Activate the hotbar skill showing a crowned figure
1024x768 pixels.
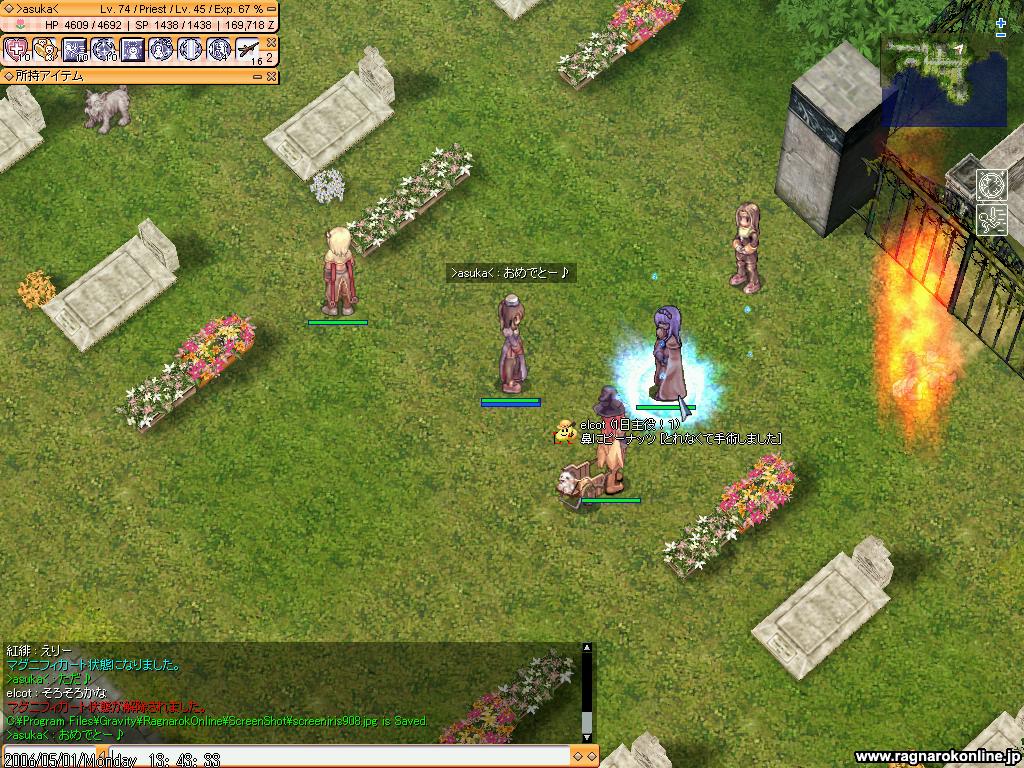pos(132,49)
